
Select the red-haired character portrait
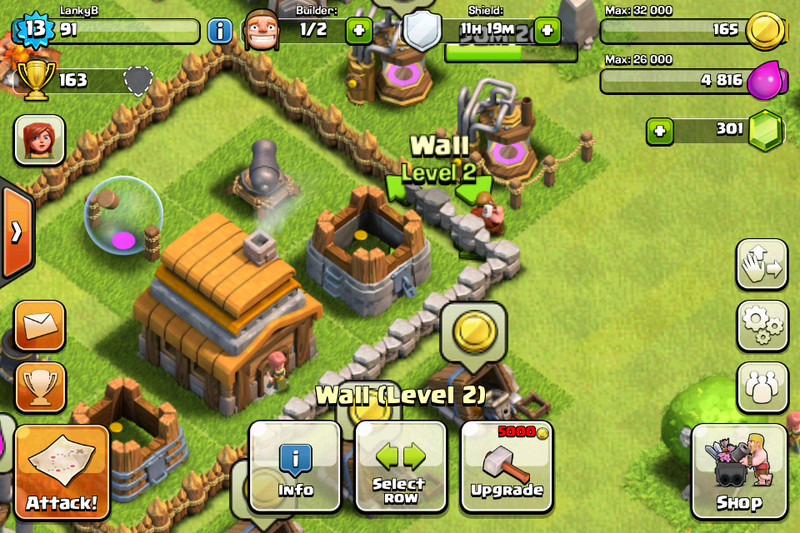point(40,140)
